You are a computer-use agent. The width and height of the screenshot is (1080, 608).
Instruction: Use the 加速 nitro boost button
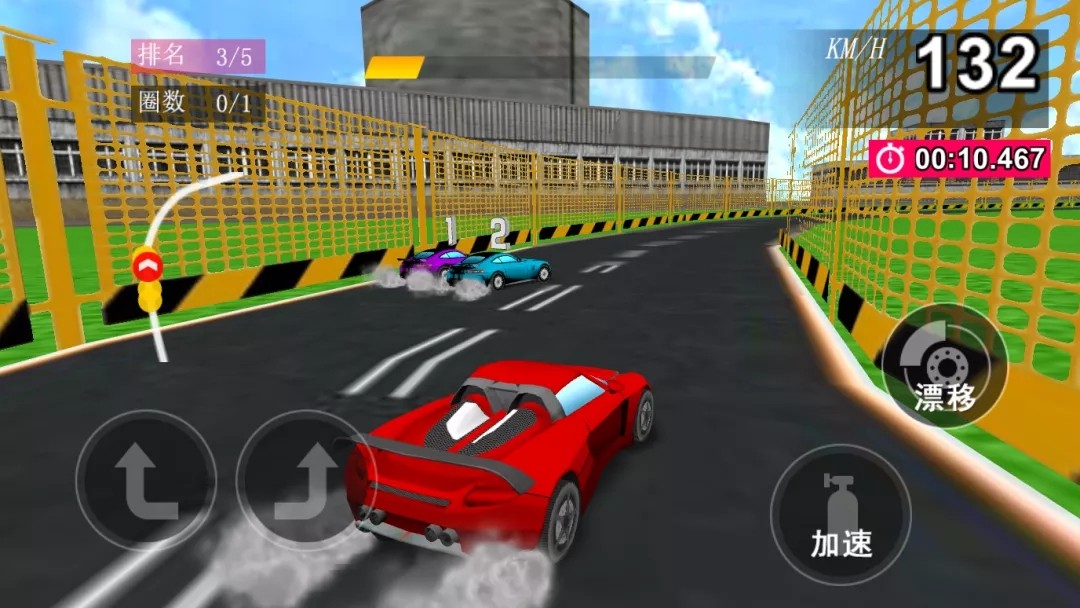pos(840,514)
